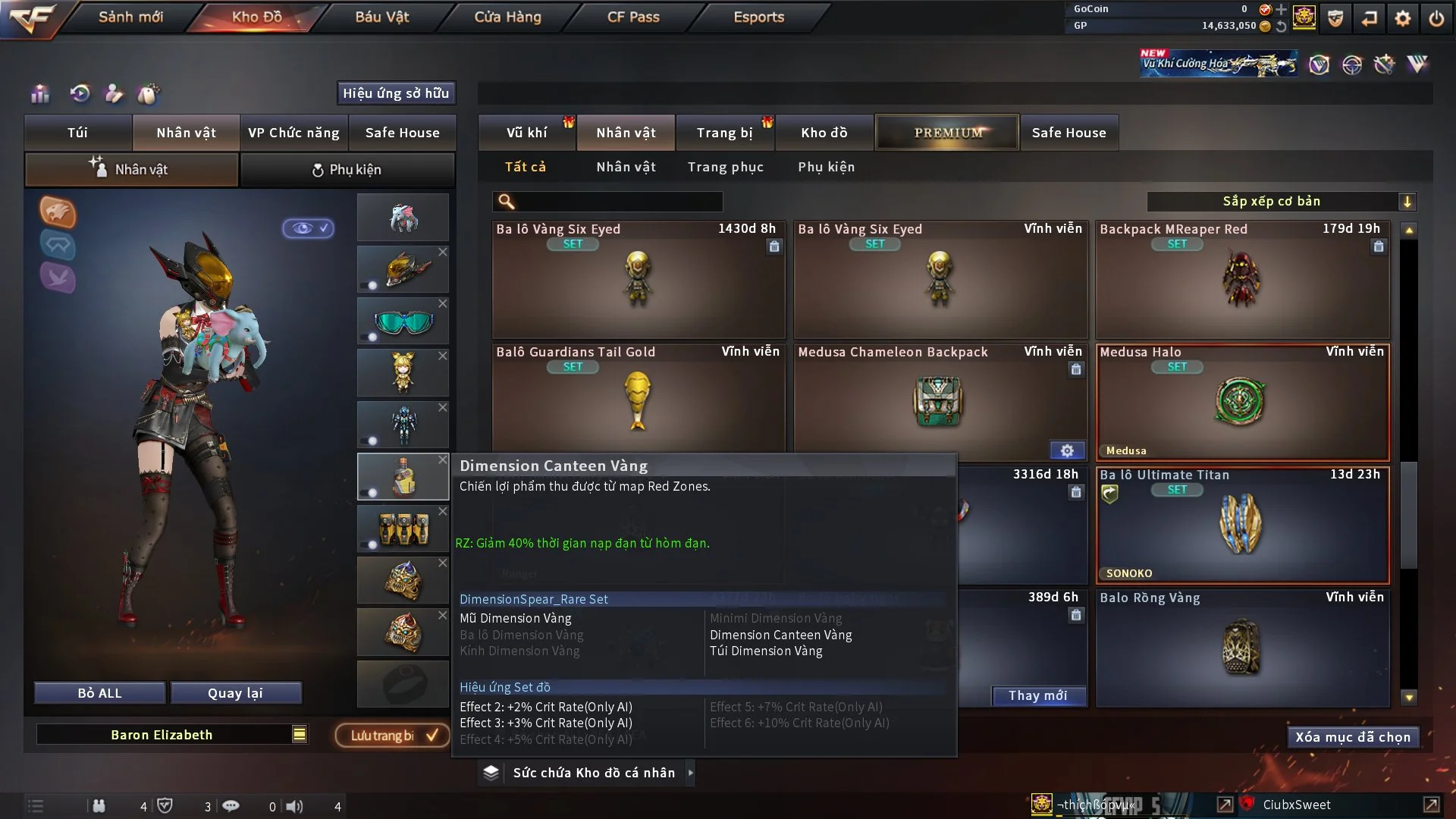
Task: Open the Esports menu
Action: pos(758,17)
